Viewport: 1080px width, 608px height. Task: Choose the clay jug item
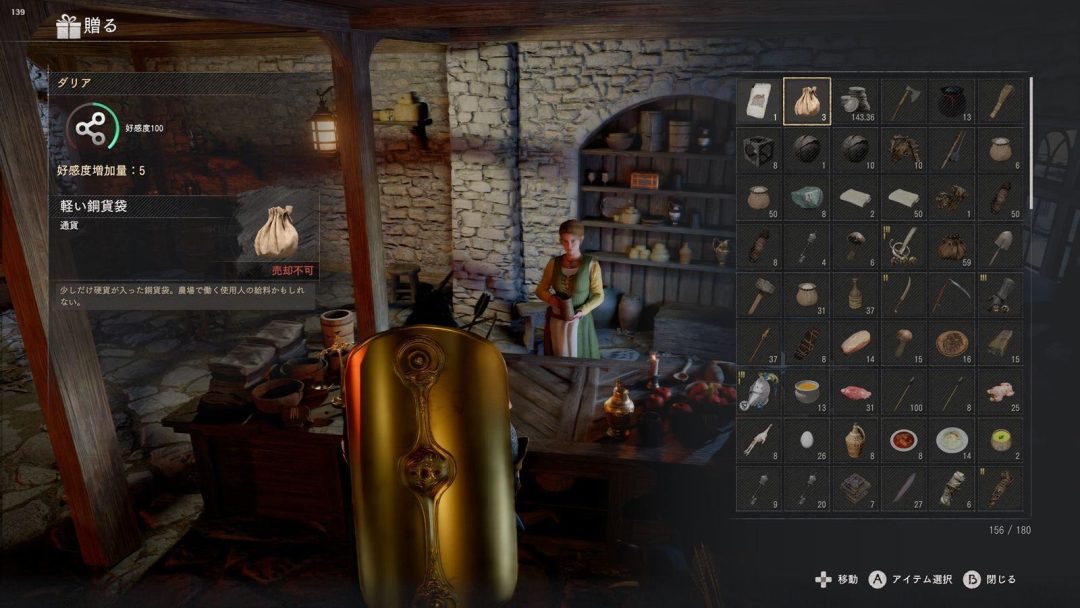(855, 439)
